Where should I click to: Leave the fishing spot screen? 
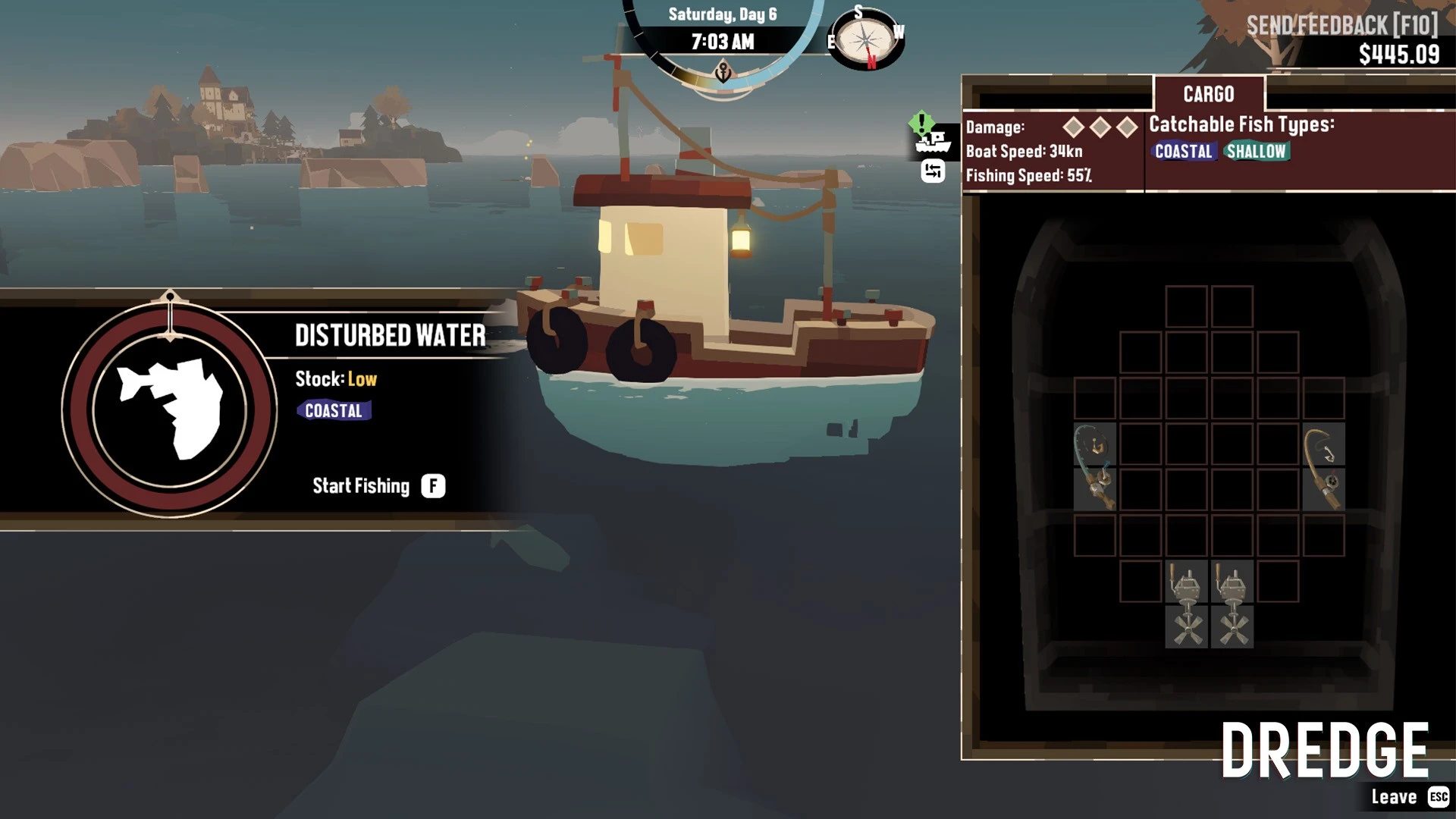tap(1438, 797)
